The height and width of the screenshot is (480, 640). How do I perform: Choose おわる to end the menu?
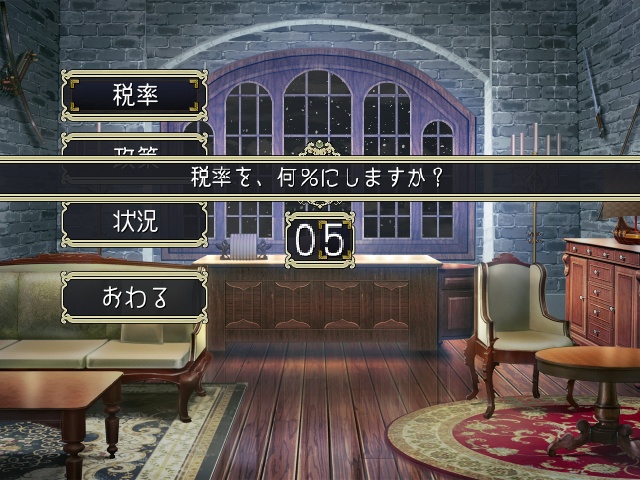point(135,297)
